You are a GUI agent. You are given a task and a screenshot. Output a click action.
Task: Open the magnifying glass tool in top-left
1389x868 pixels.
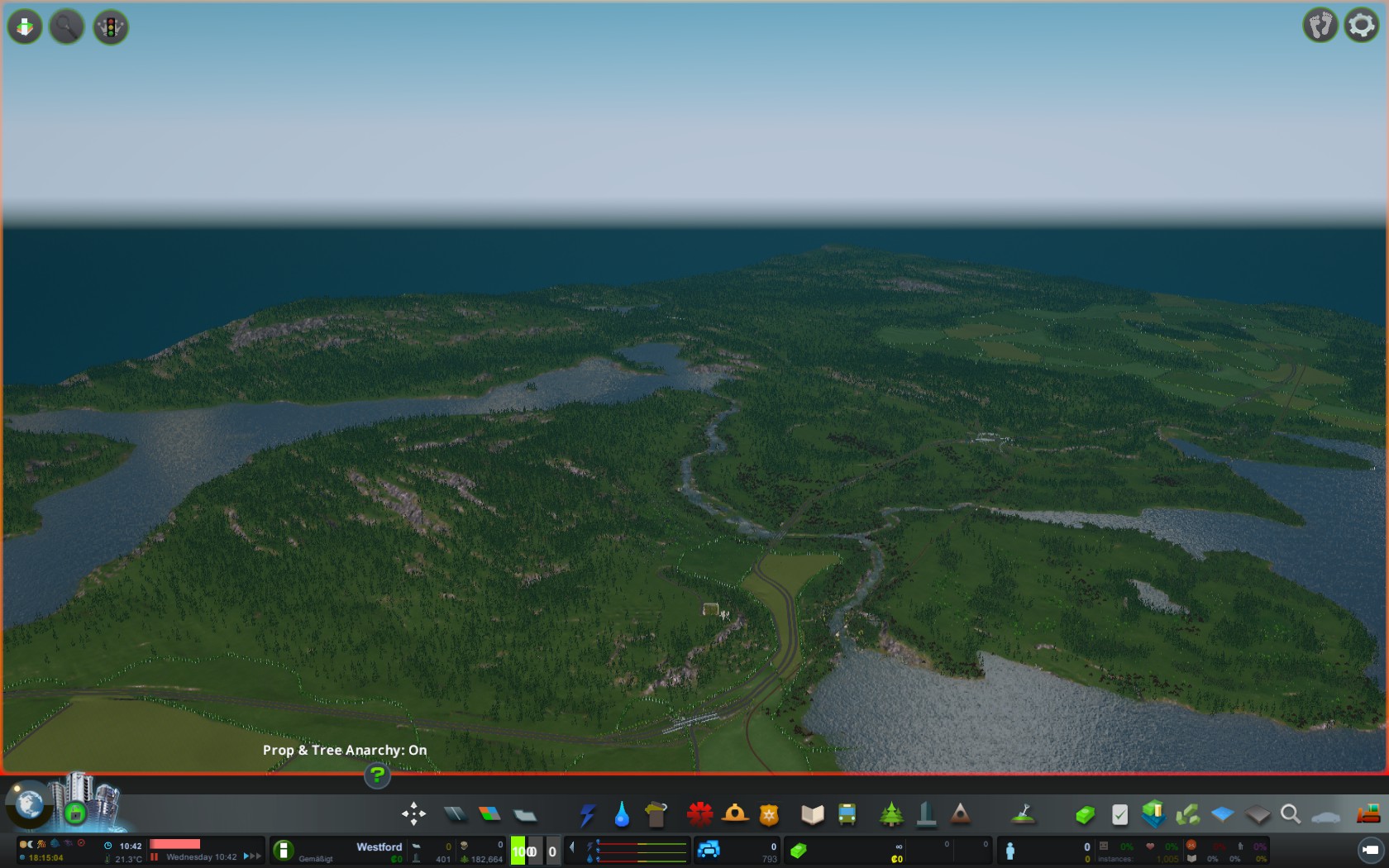tap(67, 27)
